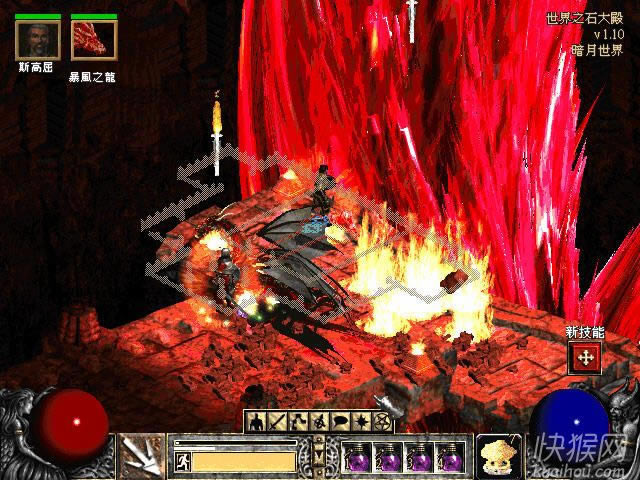640x480 pixels.
Task: Toggle the run/walk running figure button
Action: coord(183,462)
